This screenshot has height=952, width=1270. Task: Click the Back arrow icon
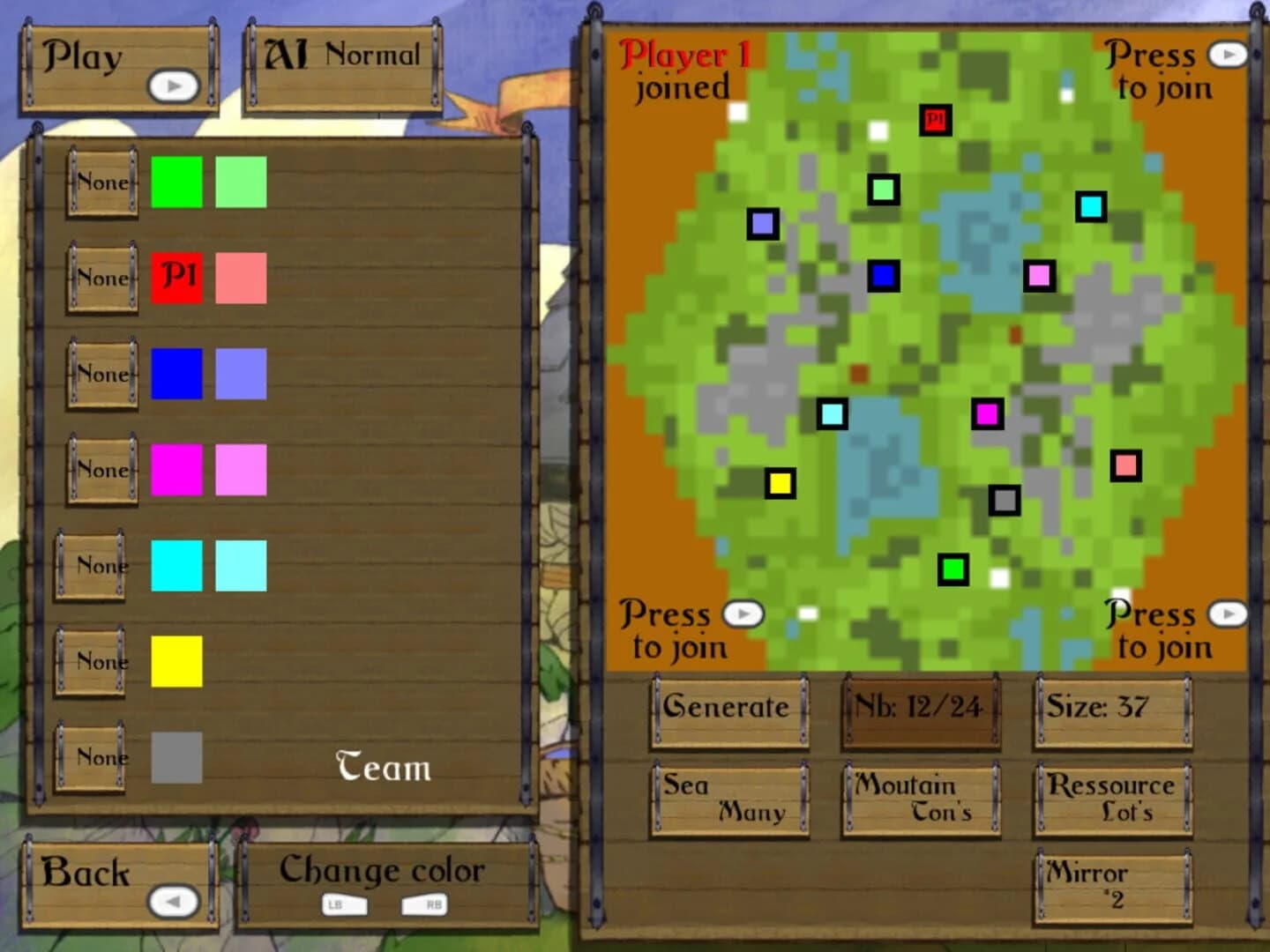(174, 901)
